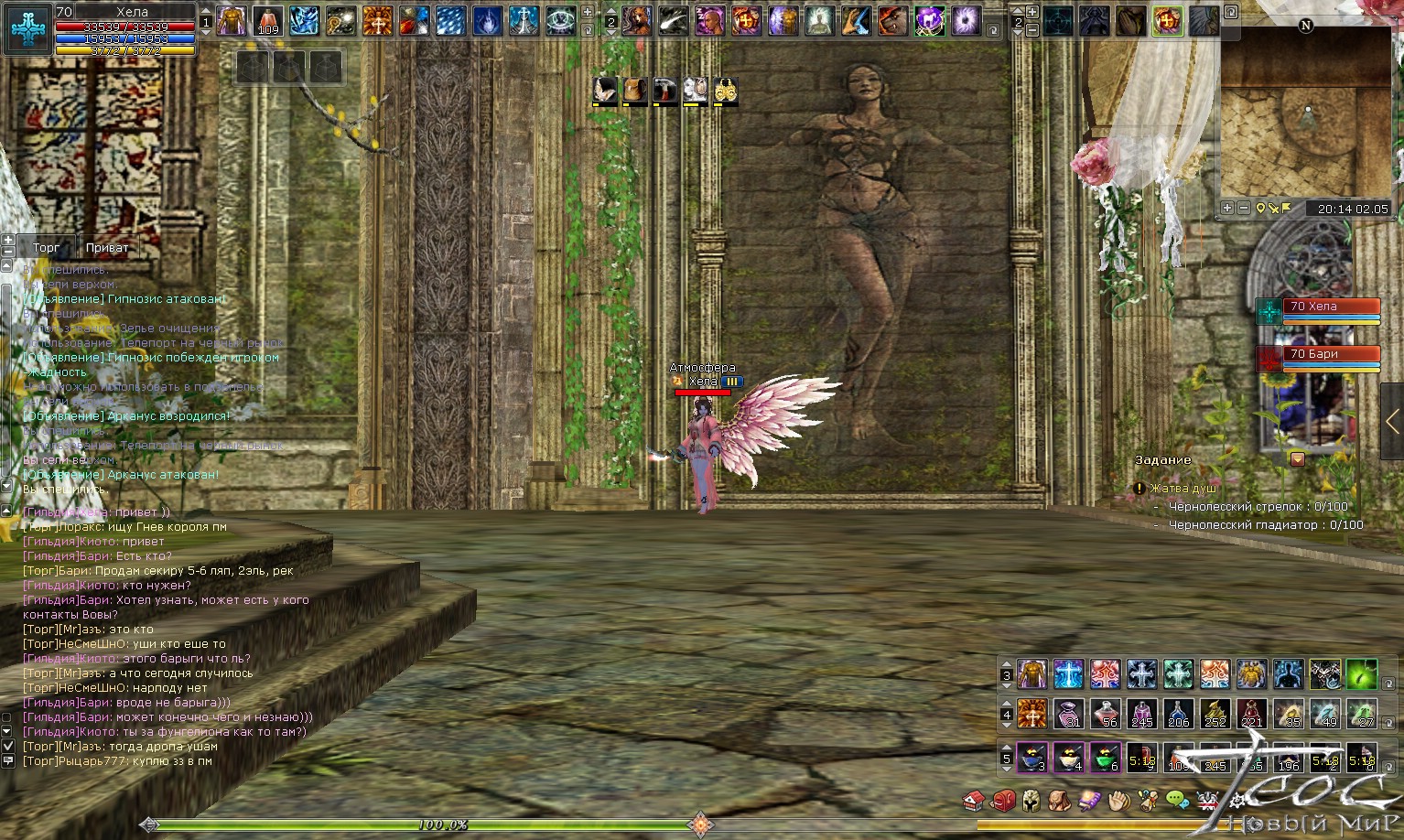Image resolution: width=1404 pixels, height=840 pixels.
Task: Zoom out the minimap with minus button
Action: pyautogui.click(x=1243, y=209)
